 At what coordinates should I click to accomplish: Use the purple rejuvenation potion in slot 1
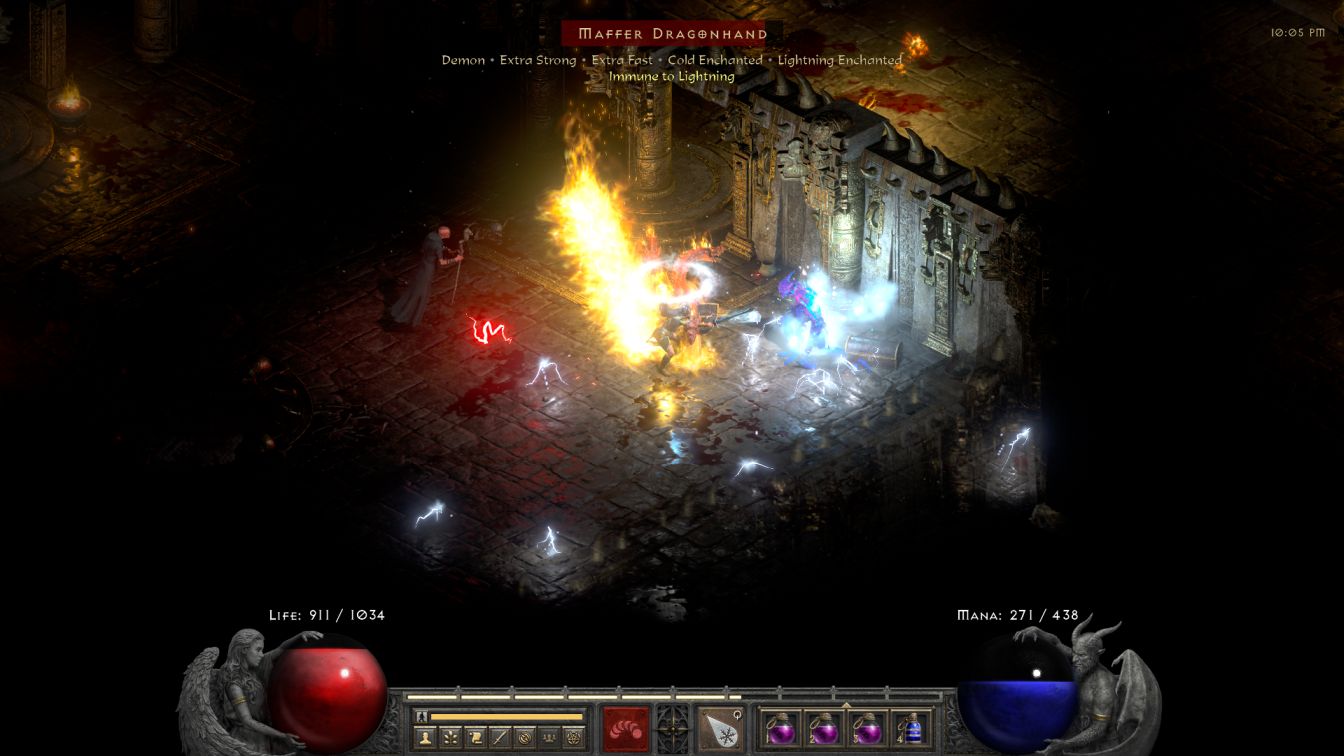[x=780, y=727]
